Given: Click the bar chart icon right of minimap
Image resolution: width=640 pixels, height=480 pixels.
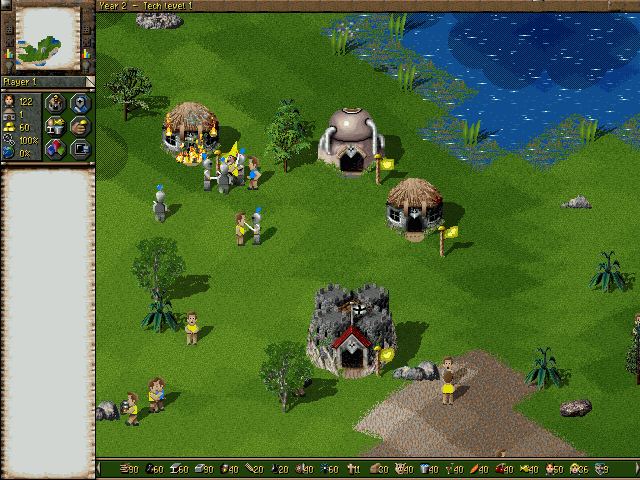Looking at the screenshot, I should pos(88,51).
